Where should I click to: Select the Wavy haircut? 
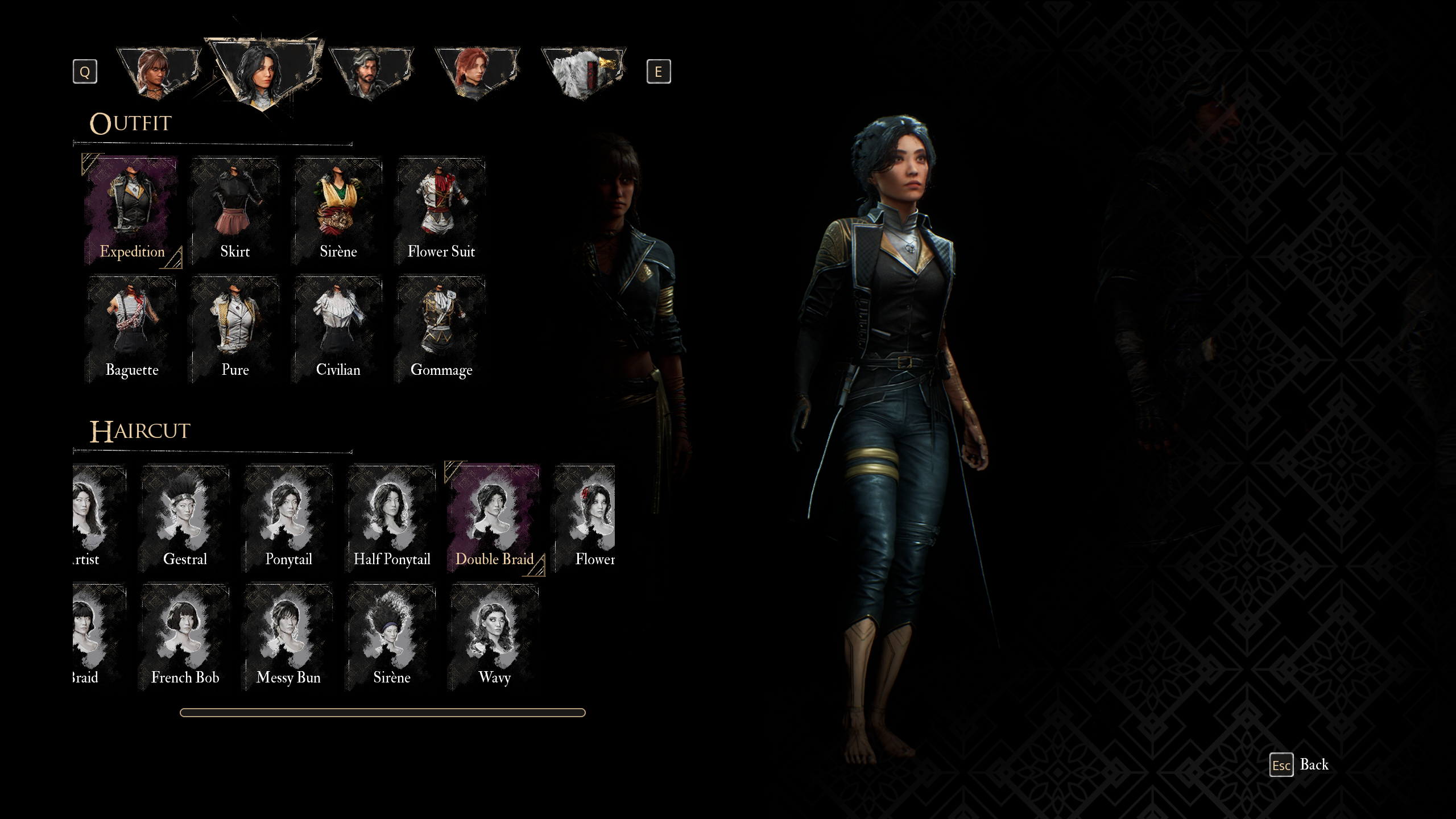tap(494, 636)
